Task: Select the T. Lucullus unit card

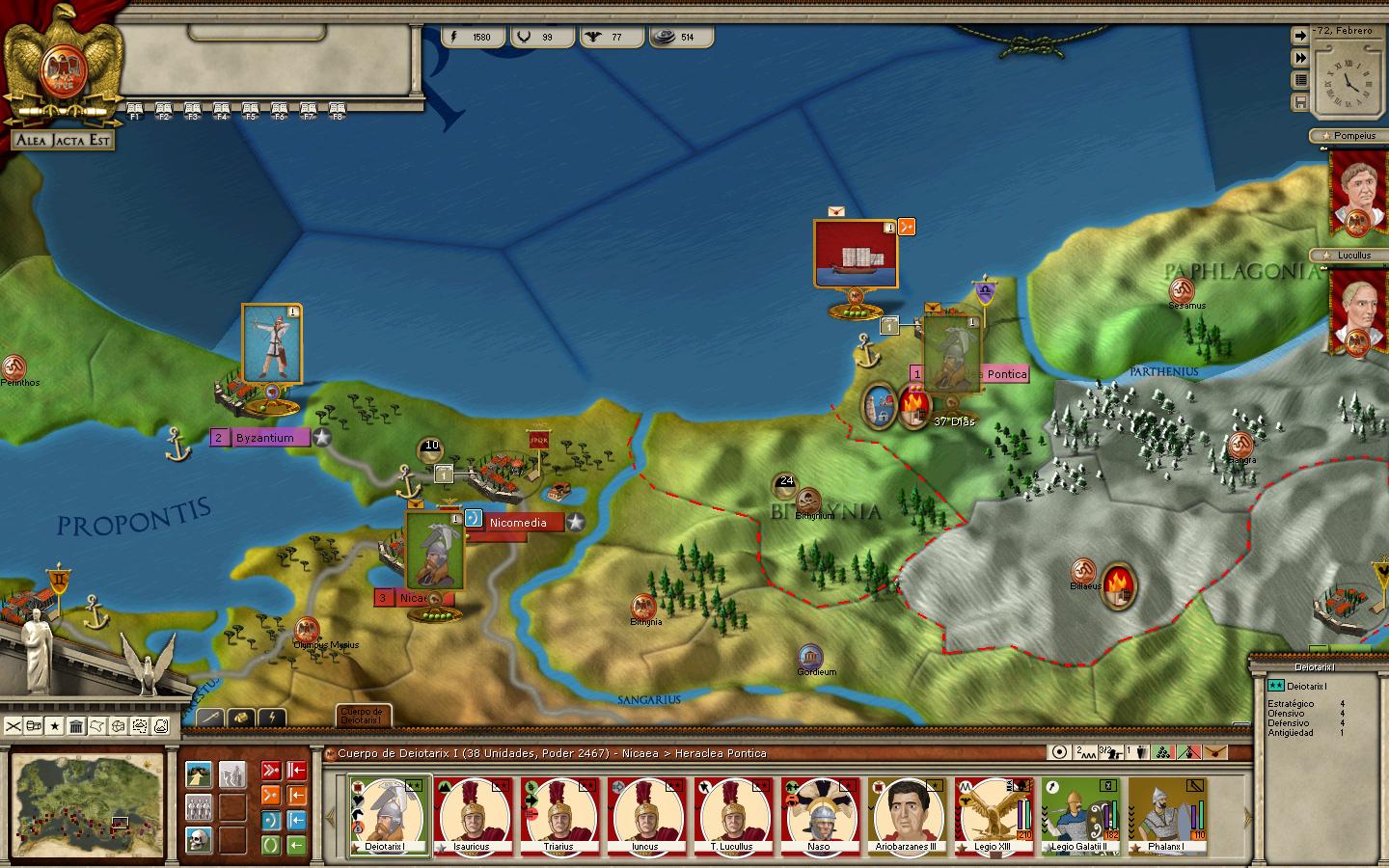Action: tap(732, 815)
